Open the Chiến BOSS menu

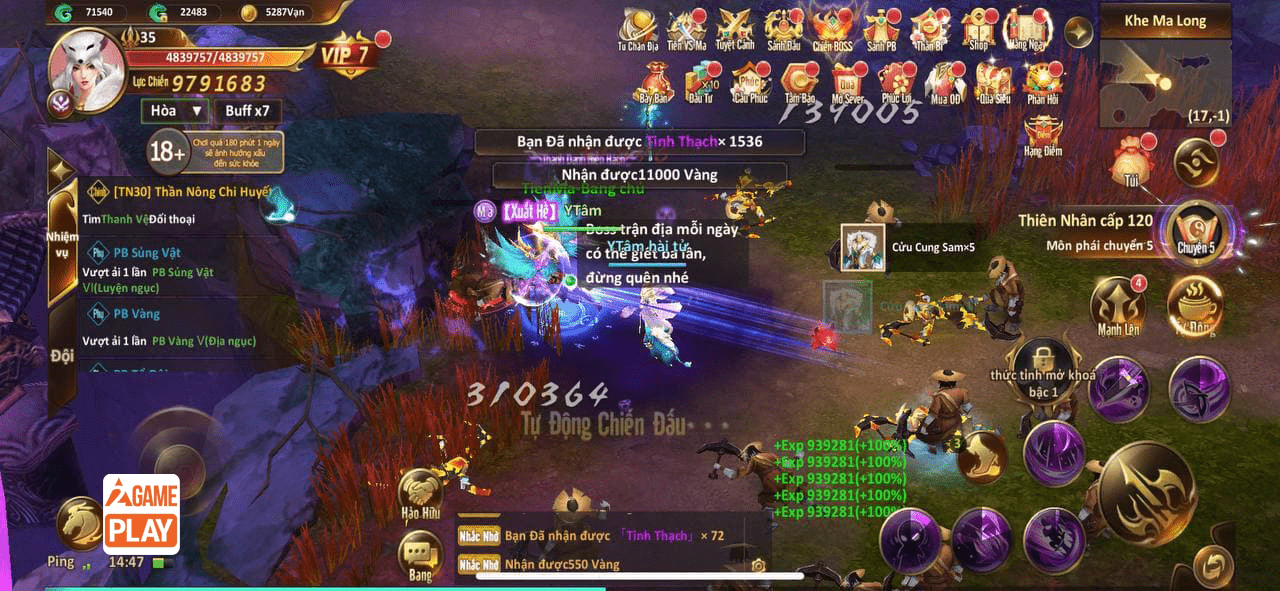click(x=832, y=30)
